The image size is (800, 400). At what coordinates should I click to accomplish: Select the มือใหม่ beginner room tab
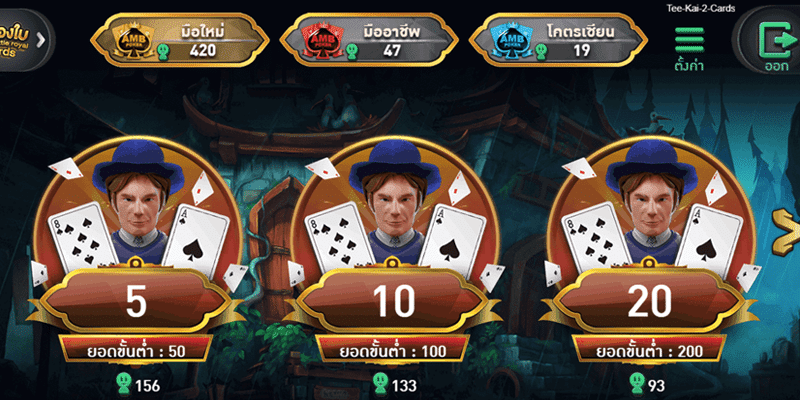point(180,40)
